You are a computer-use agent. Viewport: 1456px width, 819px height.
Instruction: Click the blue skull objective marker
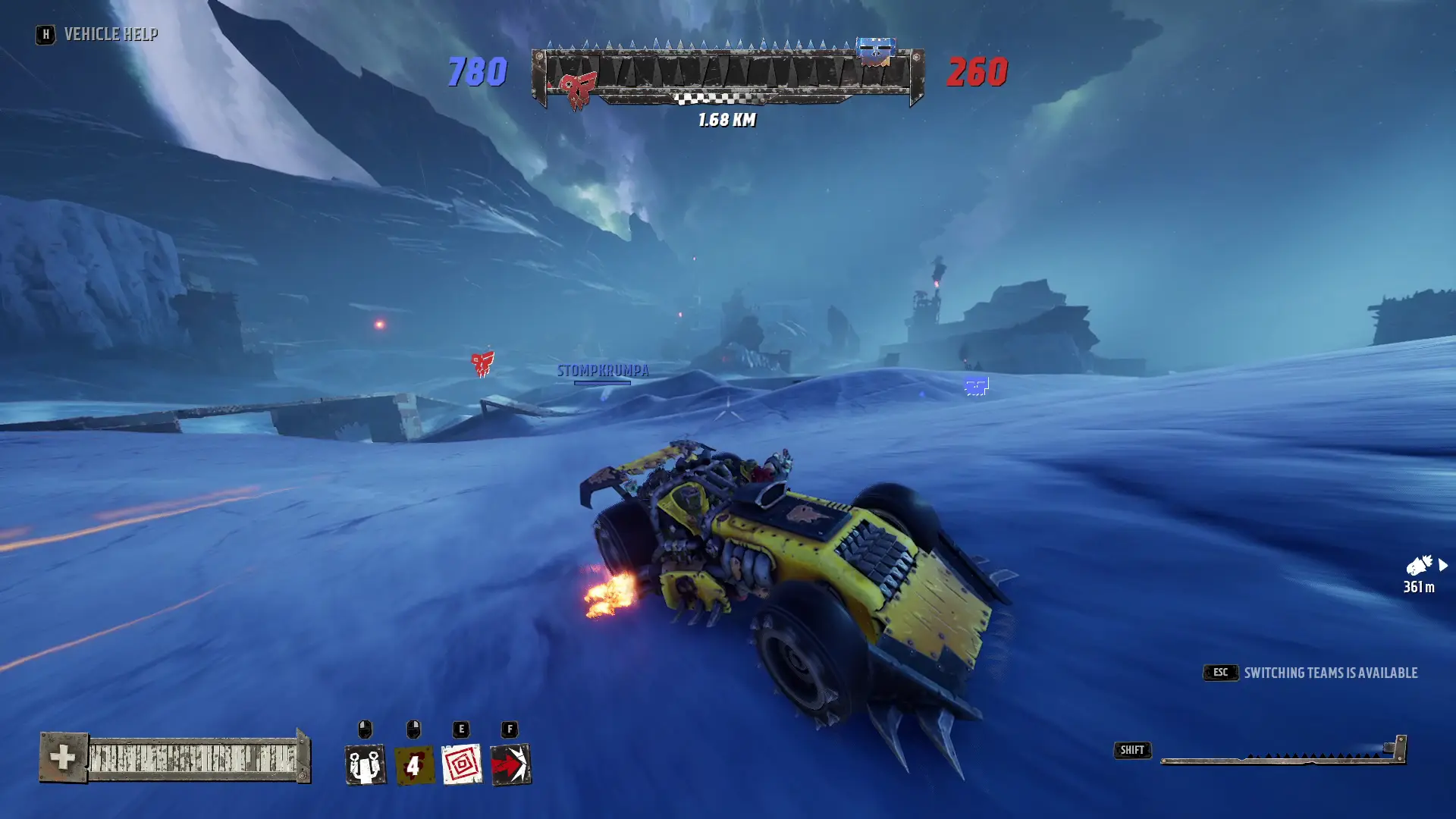[976, 387]
